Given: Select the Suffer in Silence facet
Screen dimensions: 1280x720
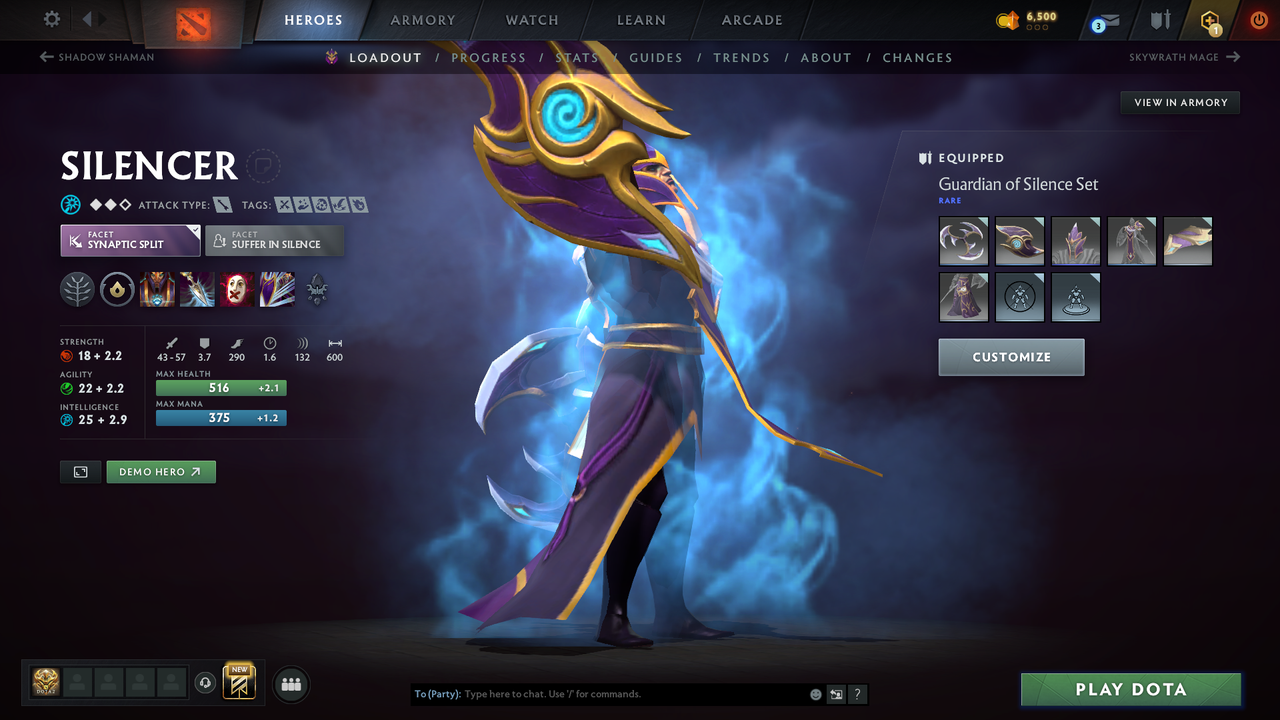Looking at the screenshot, I should 275,241.
